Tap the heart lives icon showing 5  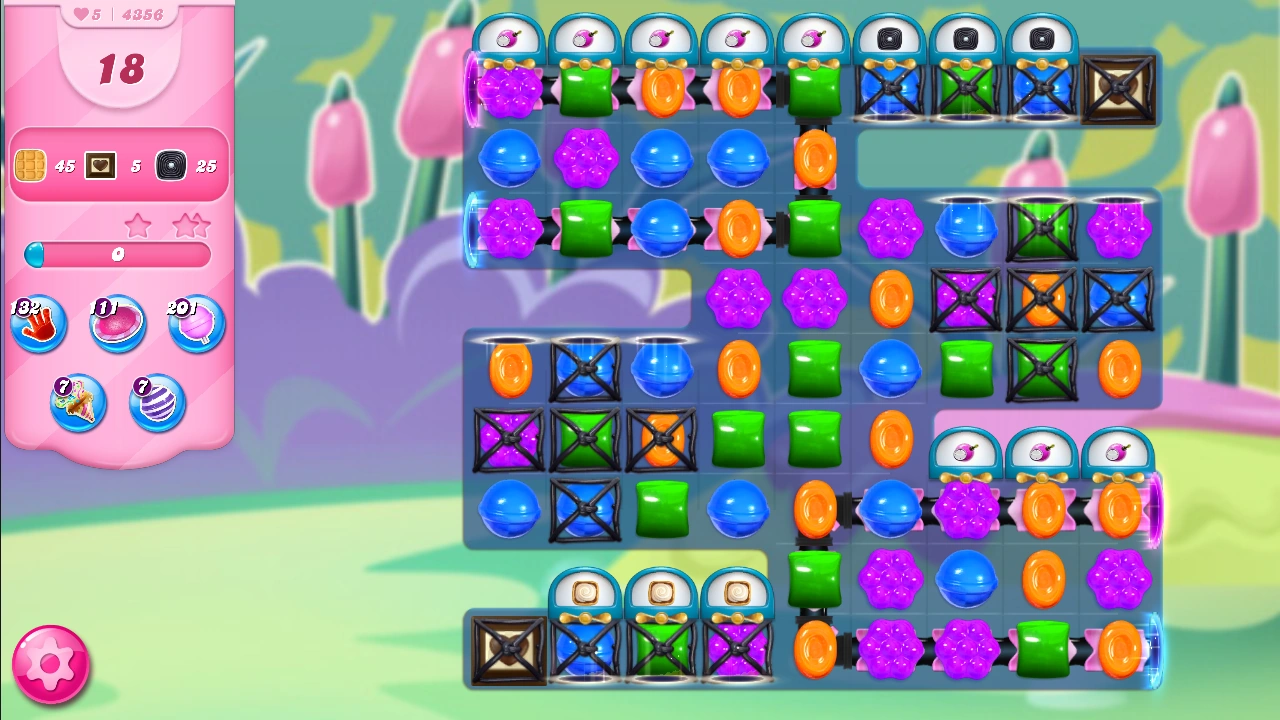(x=80, y=13)
